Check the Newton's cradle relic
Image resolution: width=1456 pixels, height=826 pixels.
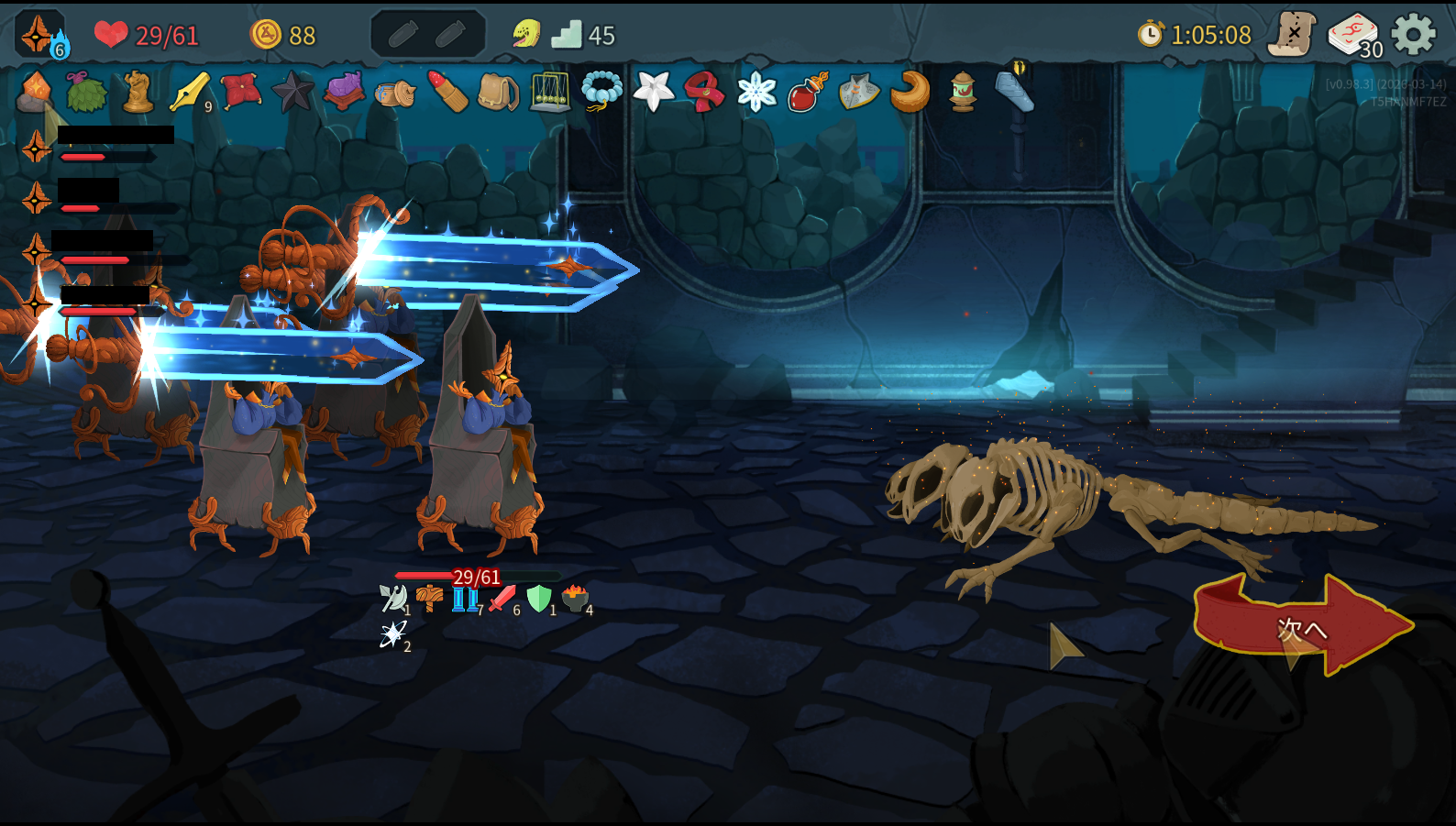pyautogui.click(x=550, y=92)
